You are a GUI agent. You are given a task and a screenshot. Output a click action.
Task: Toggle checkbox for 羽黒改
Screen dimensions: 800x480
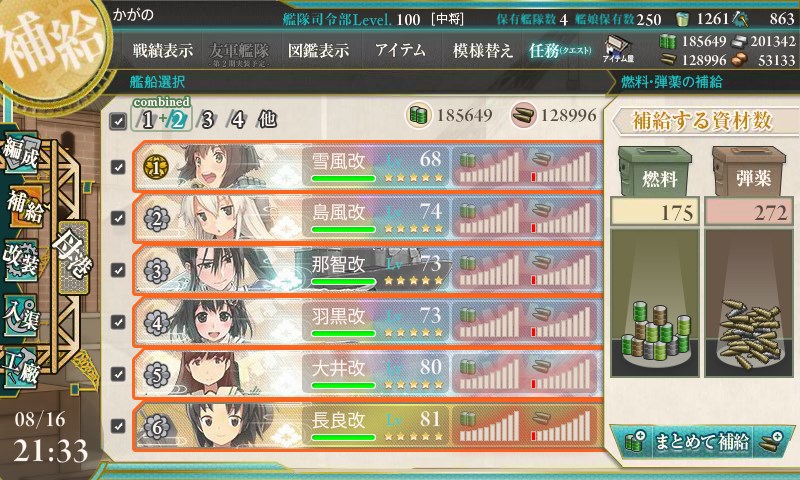click(119, 322)
